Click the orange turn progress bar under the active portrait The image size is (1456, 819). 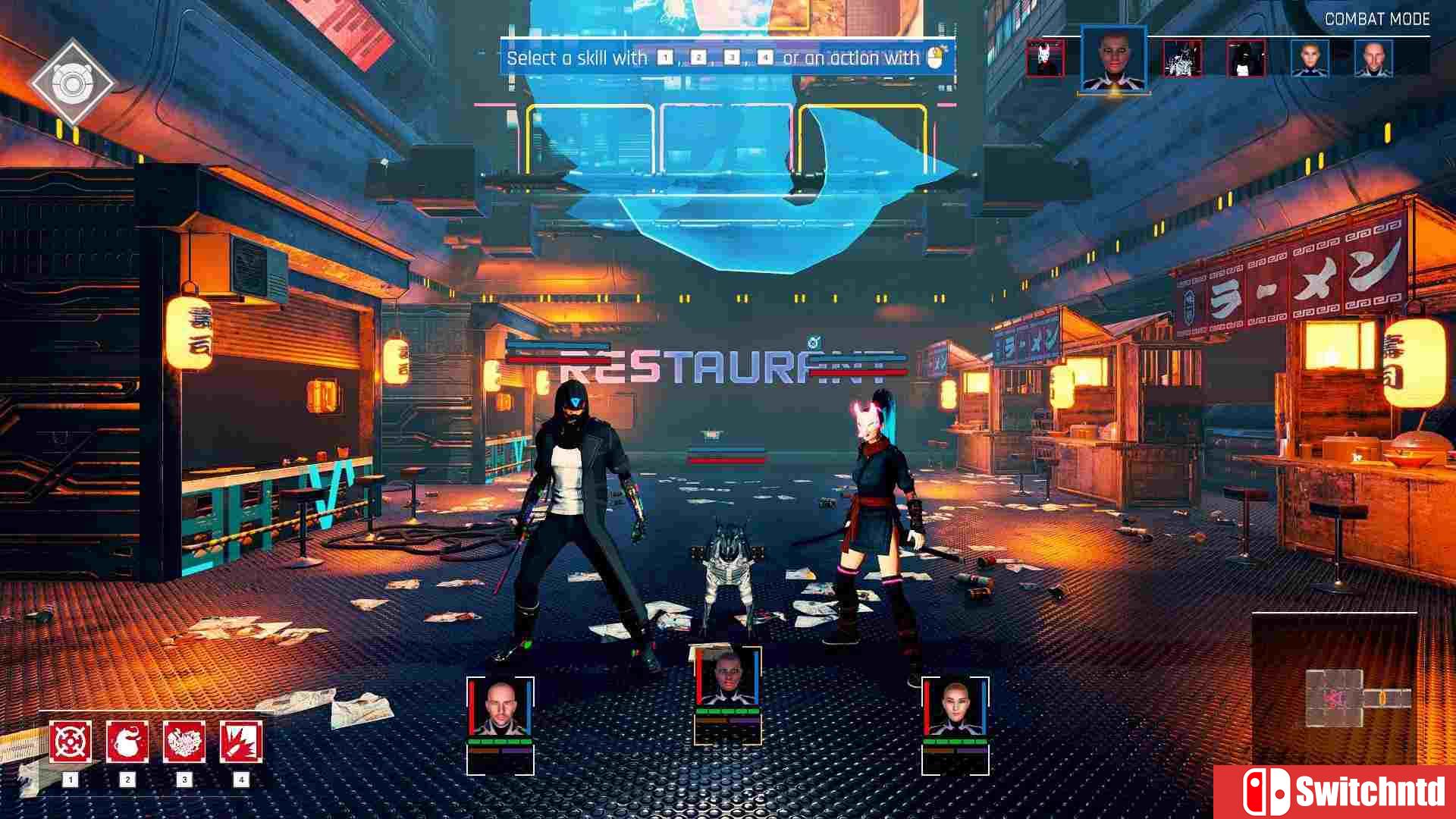point(1113,93)
